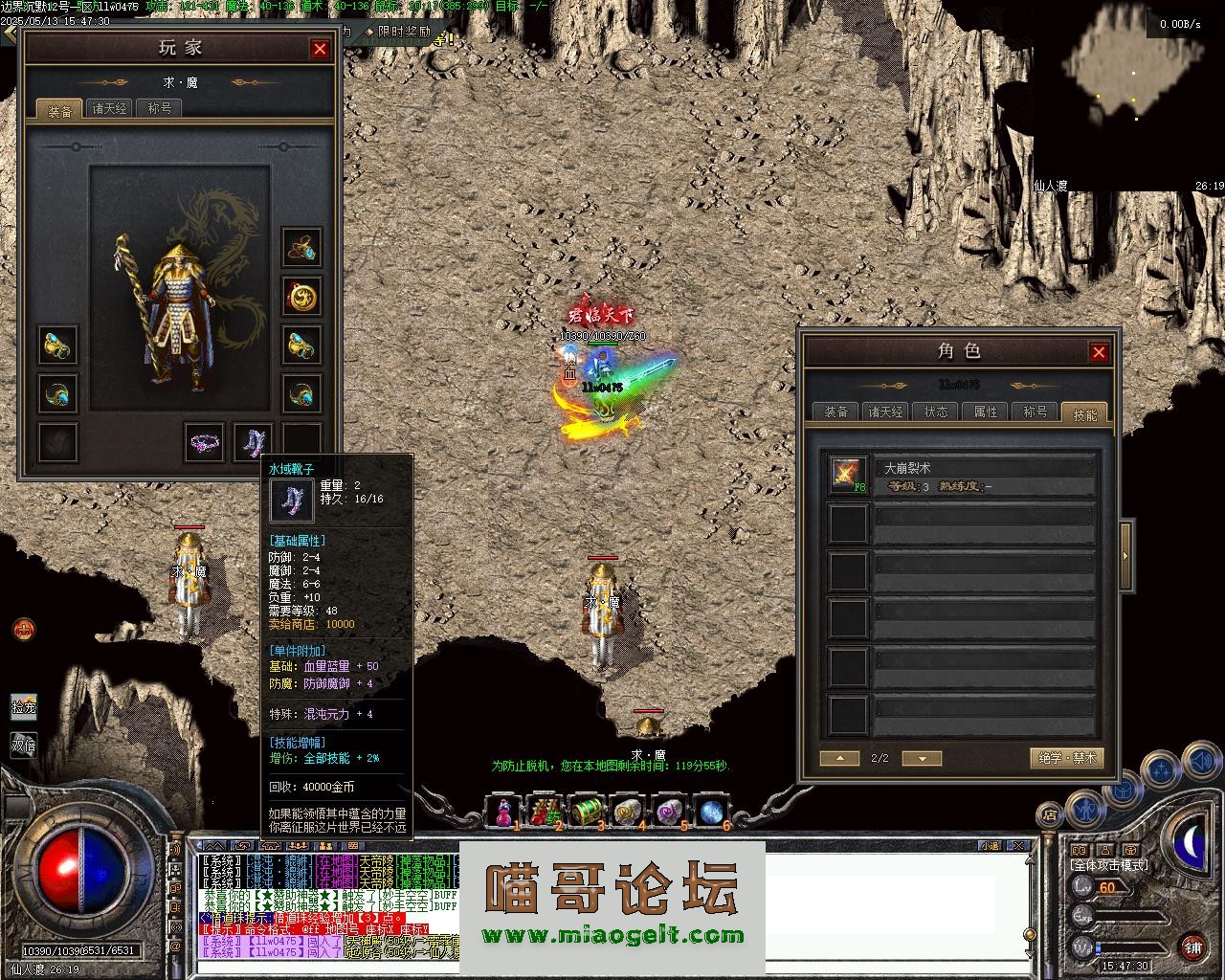
Task: Switch to the 诸天经 tab in 玩家 panel
Action: point(109,109)
